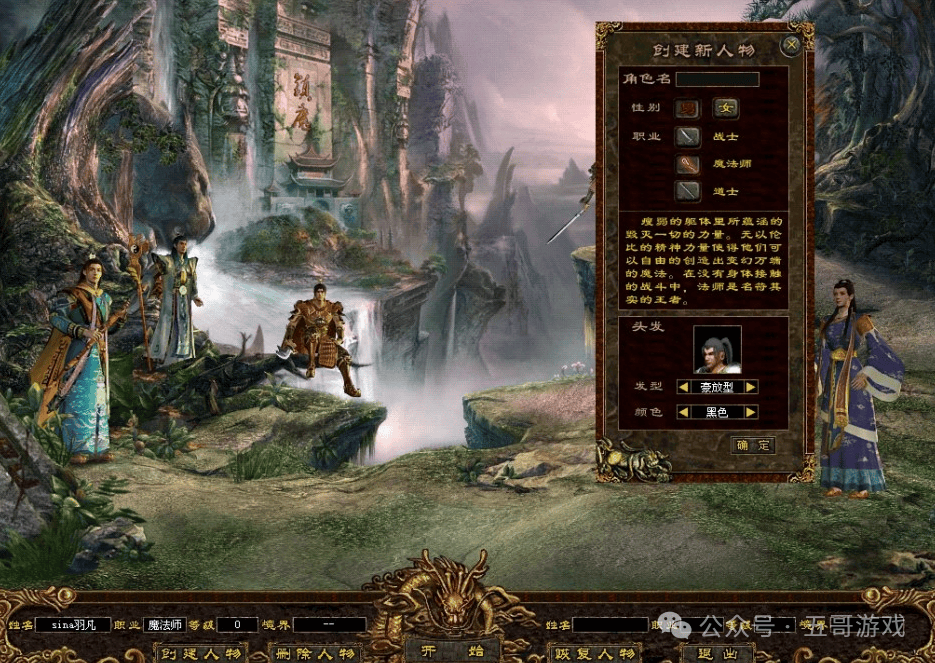Choose the Taoist (道士) class icon
Image resolution: width=935 pixels, height=663 pixels.
click(687, 190)
